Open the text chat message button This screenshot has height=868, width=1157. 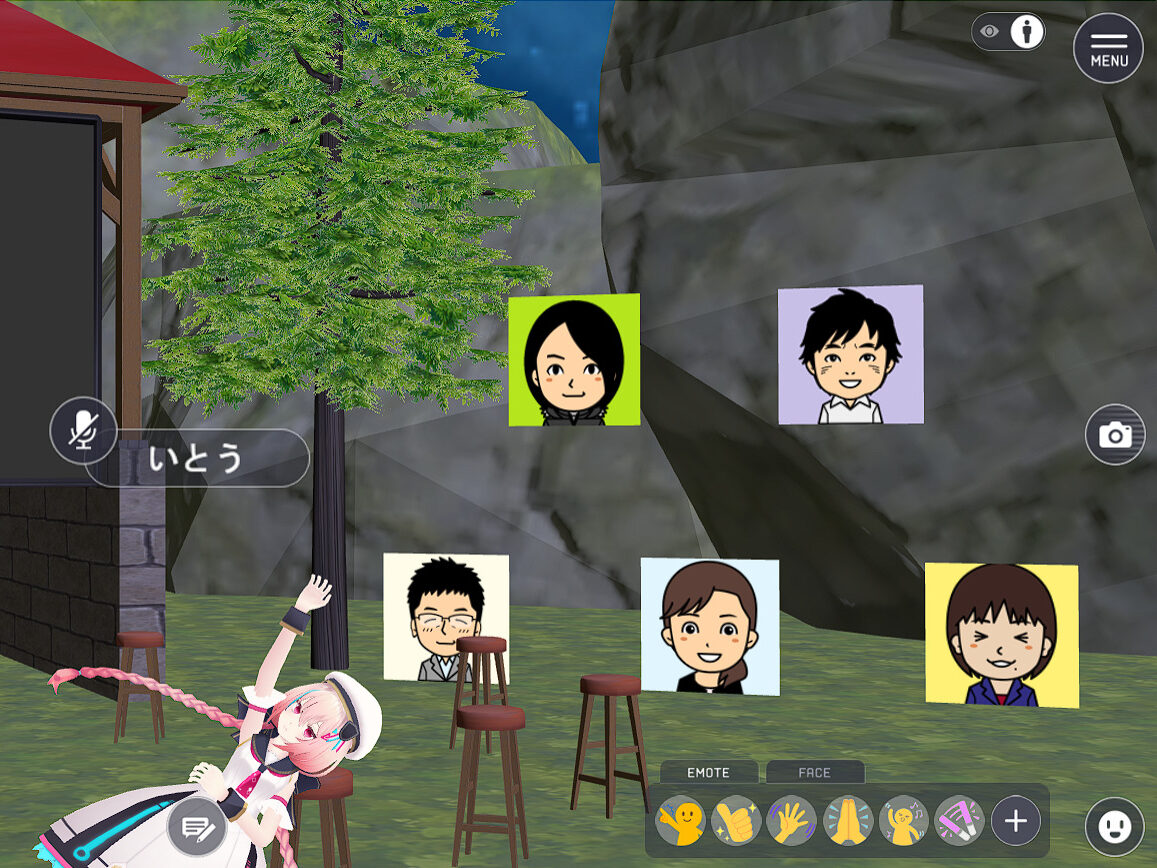pos(196,828)
